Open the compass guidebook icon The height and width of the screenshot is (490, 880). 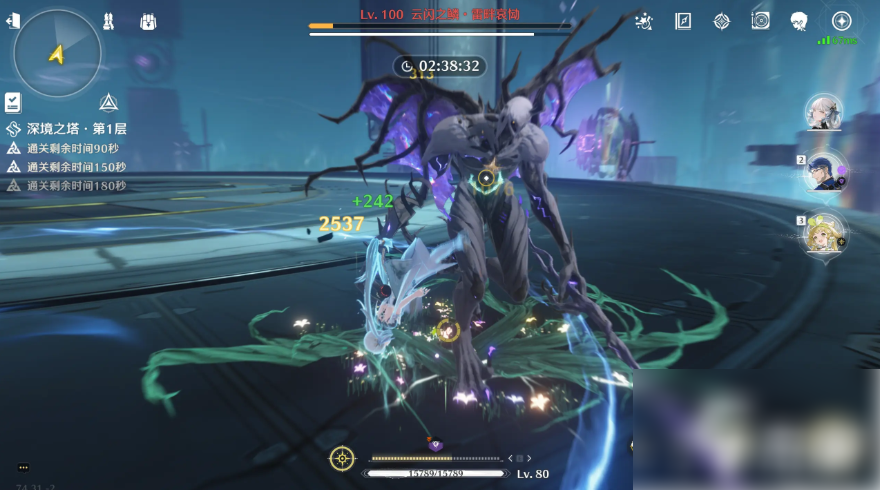point(684,21)
